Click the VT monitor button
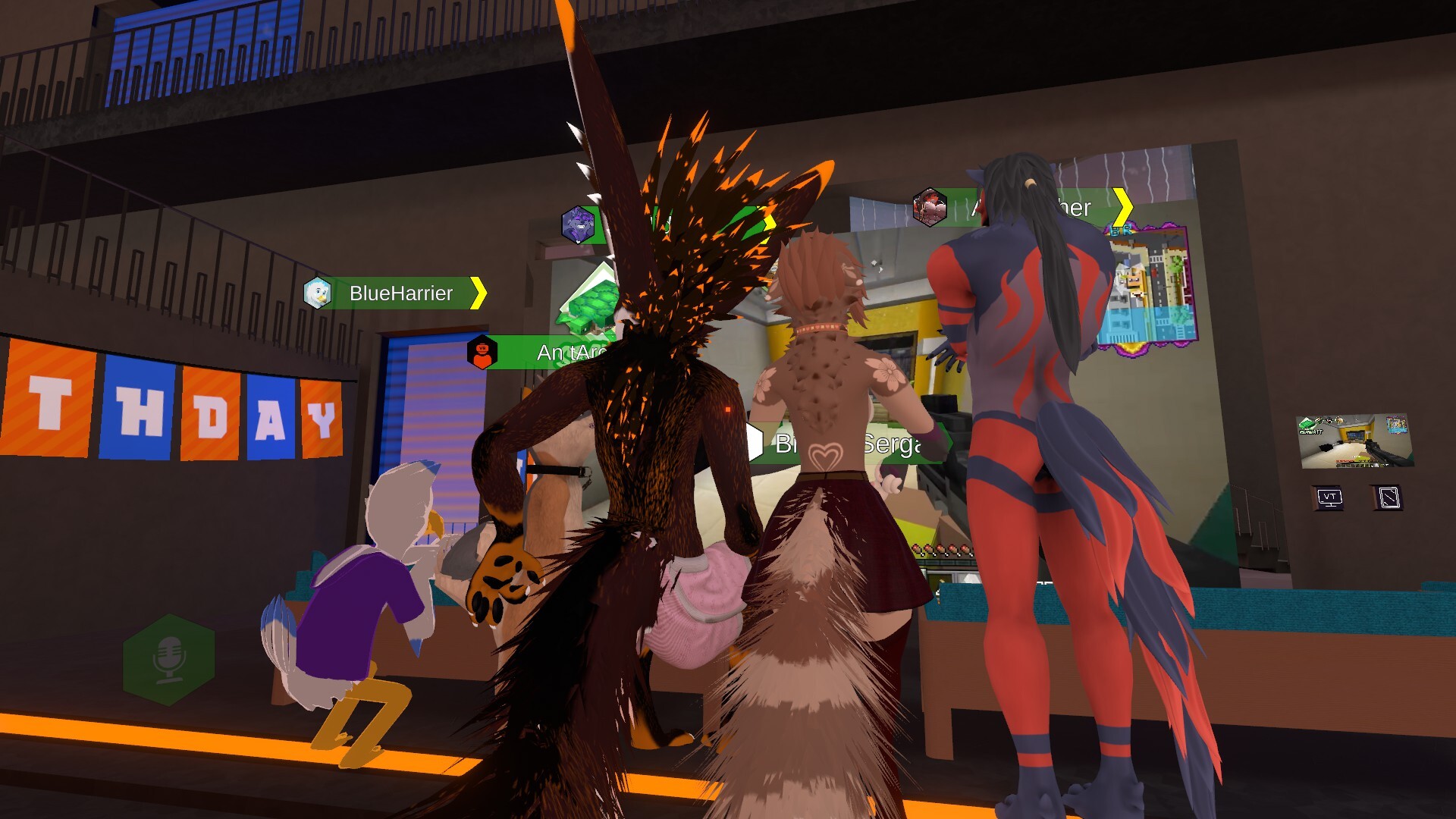 point(1329,498)
